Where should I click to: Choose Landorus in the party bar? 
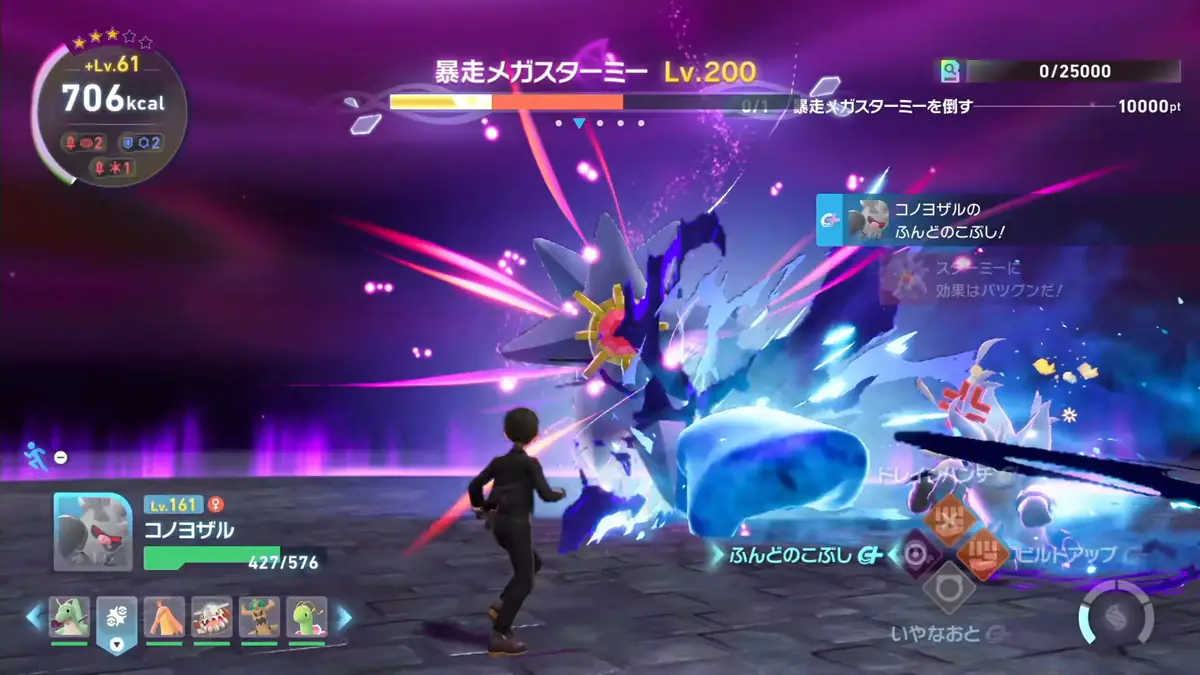[x=212, y=618]
